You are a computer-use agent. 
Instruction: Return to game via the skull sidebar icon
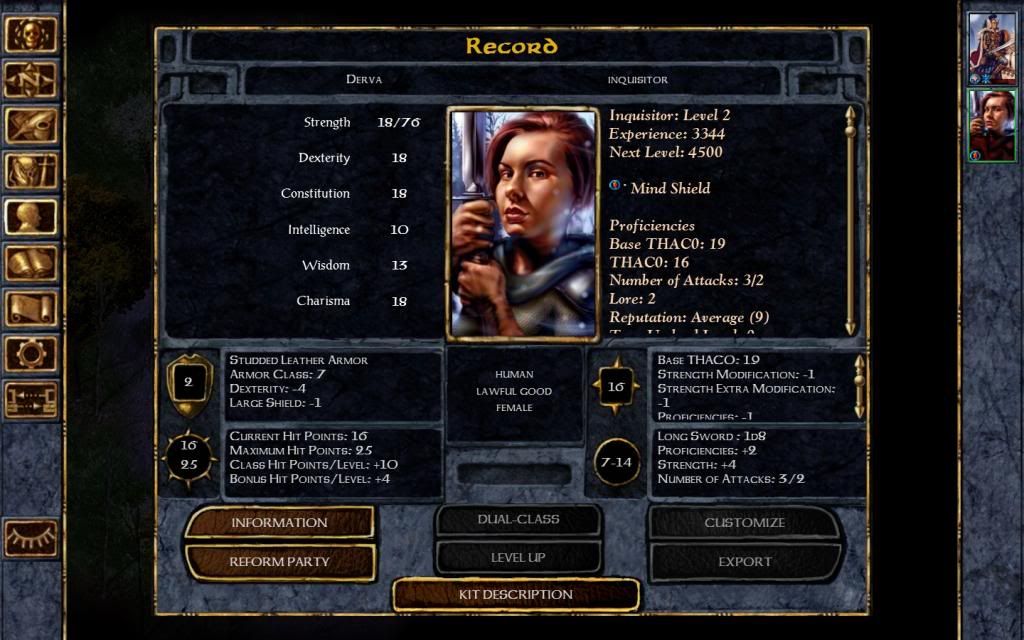31,34
